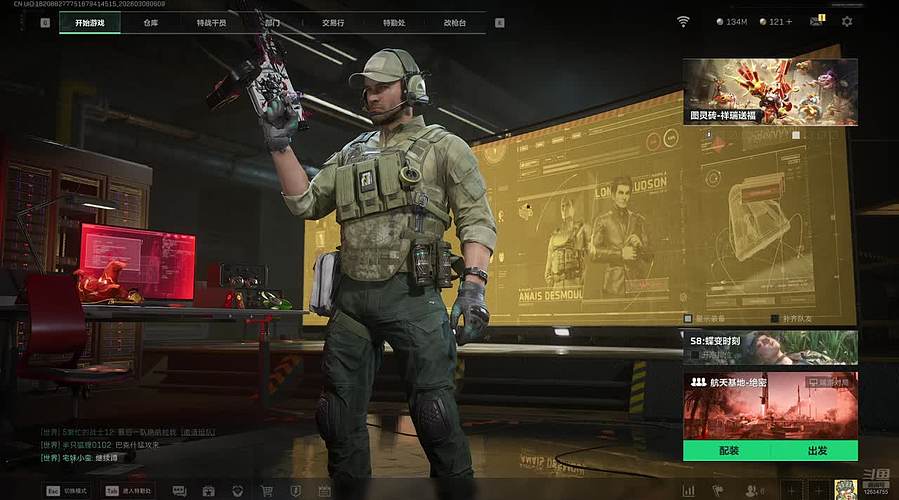The image size is (899, 500).
Task: Open the 图灵砖-祥瑞送福 event banner
Action: [770, 91]
